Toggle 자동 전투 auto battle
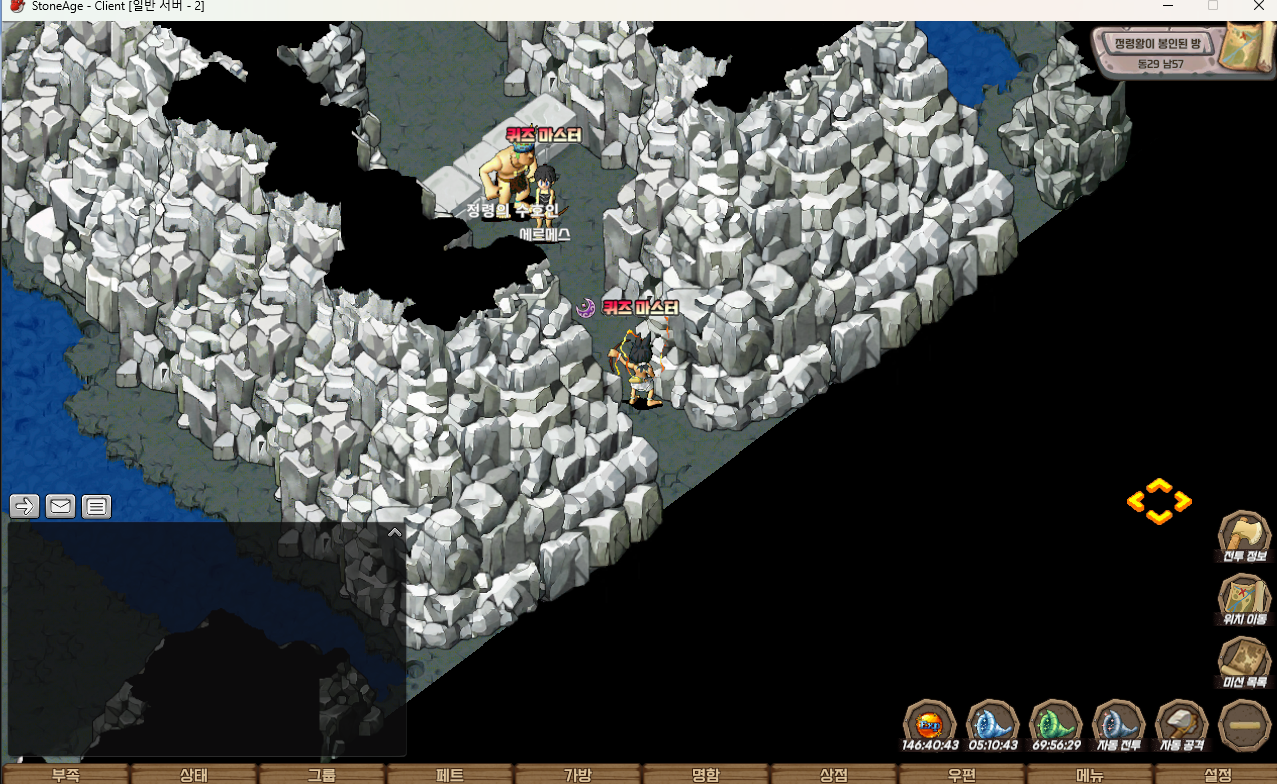This screenshot has height=784, width=1277. pyautogui.click(x=1119, y=725)
